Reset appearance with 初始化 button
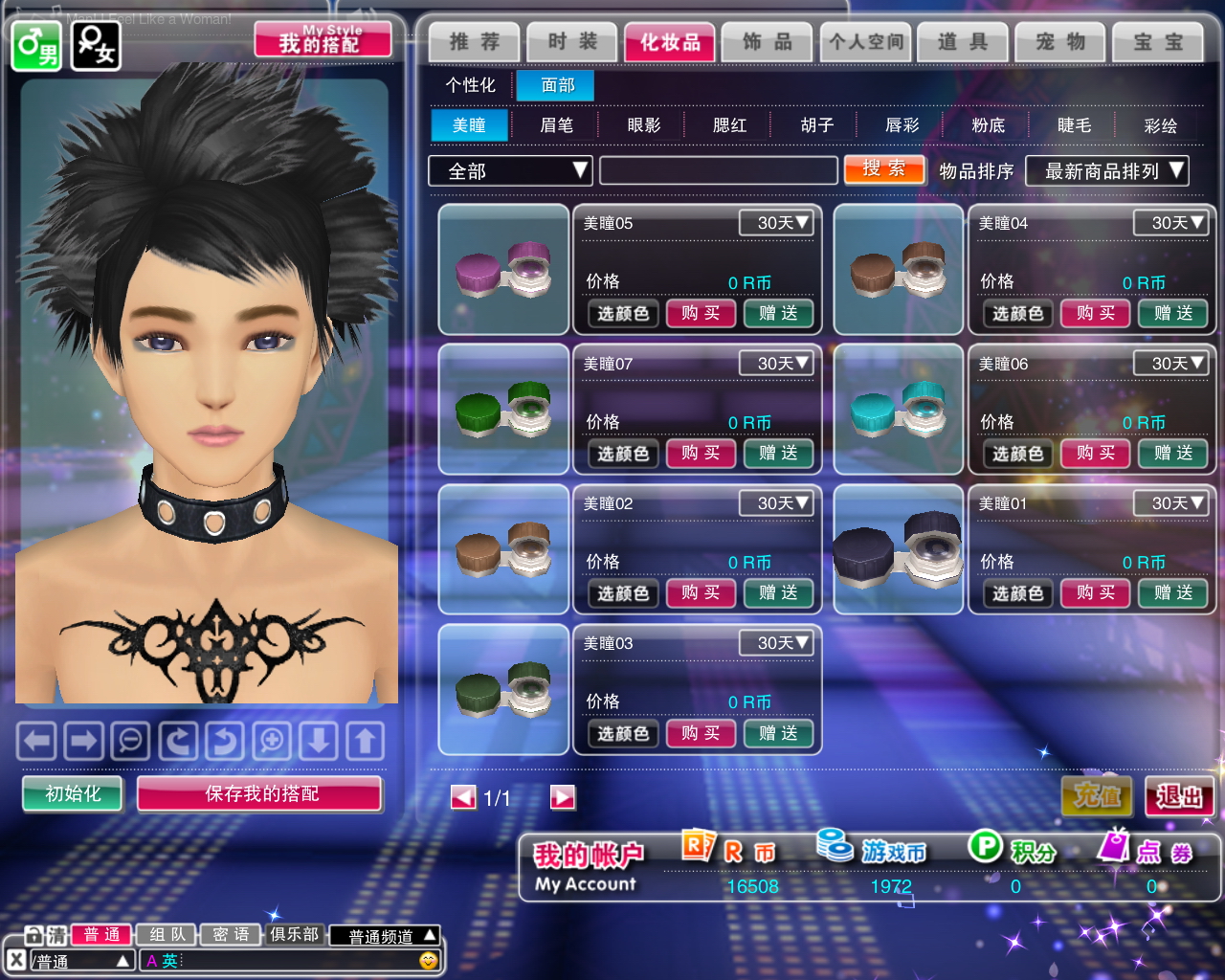This screenshot has width=1225, height=980. pos(73,793)
